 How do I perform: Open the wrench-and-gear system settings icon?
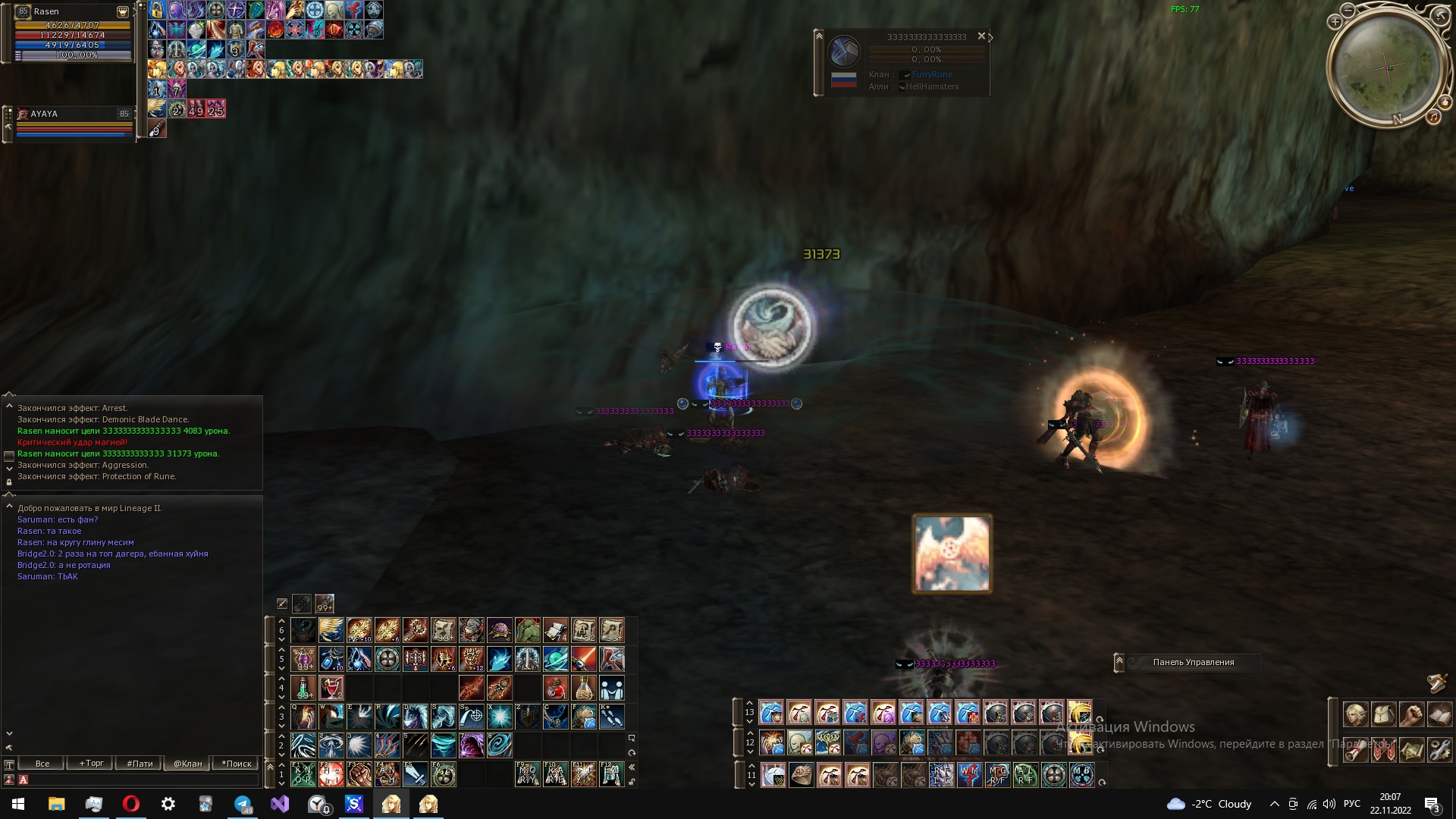click(1439, 750)
